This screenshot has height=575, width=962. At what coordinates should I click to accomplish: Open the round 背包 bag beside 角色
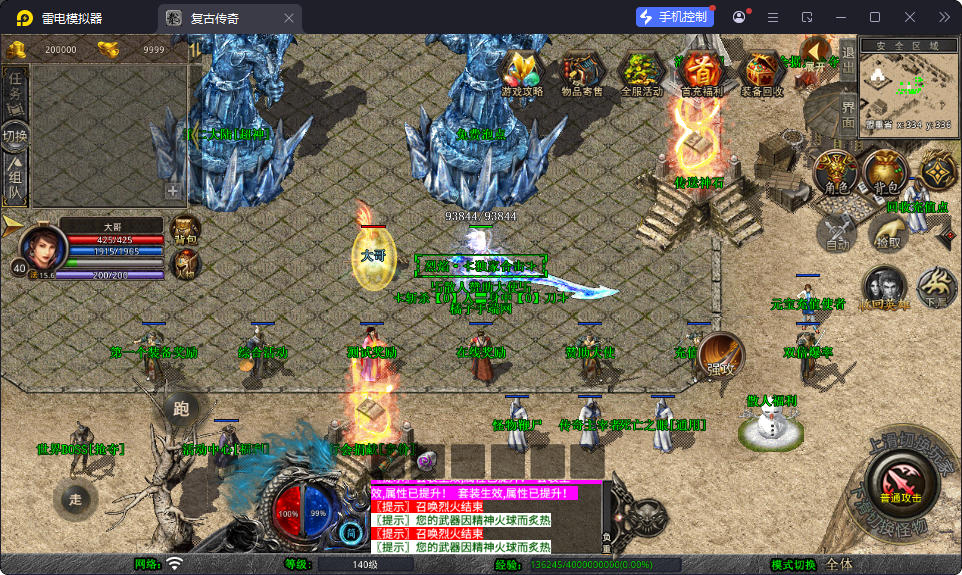885,174
